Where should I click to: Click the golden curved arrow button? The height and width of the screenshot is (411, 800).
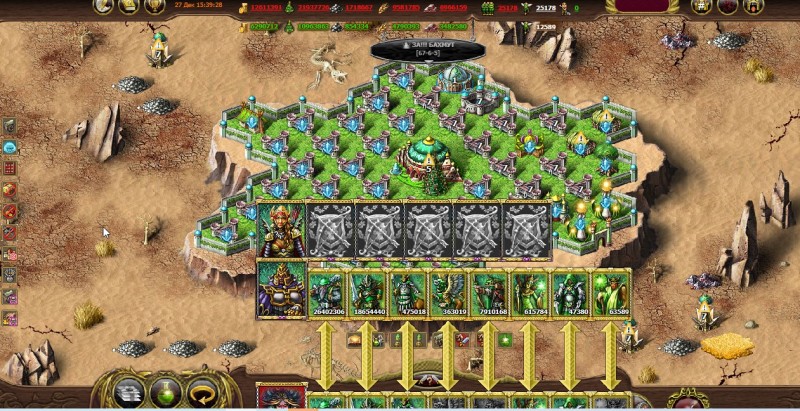click(203, 392)
